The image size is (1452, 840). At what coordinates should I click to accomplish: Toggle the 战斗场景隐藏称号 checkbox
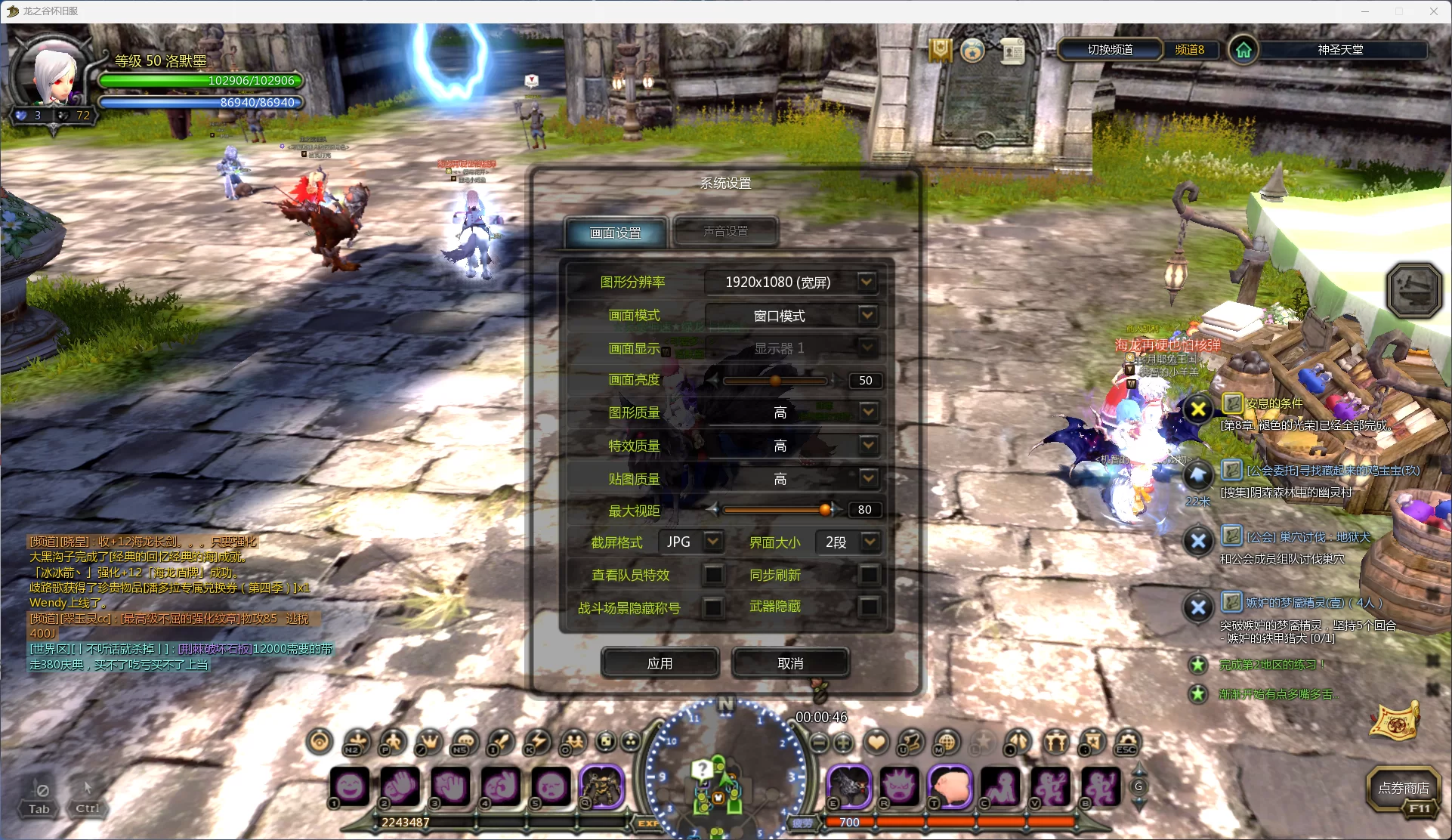coord(712,607)
